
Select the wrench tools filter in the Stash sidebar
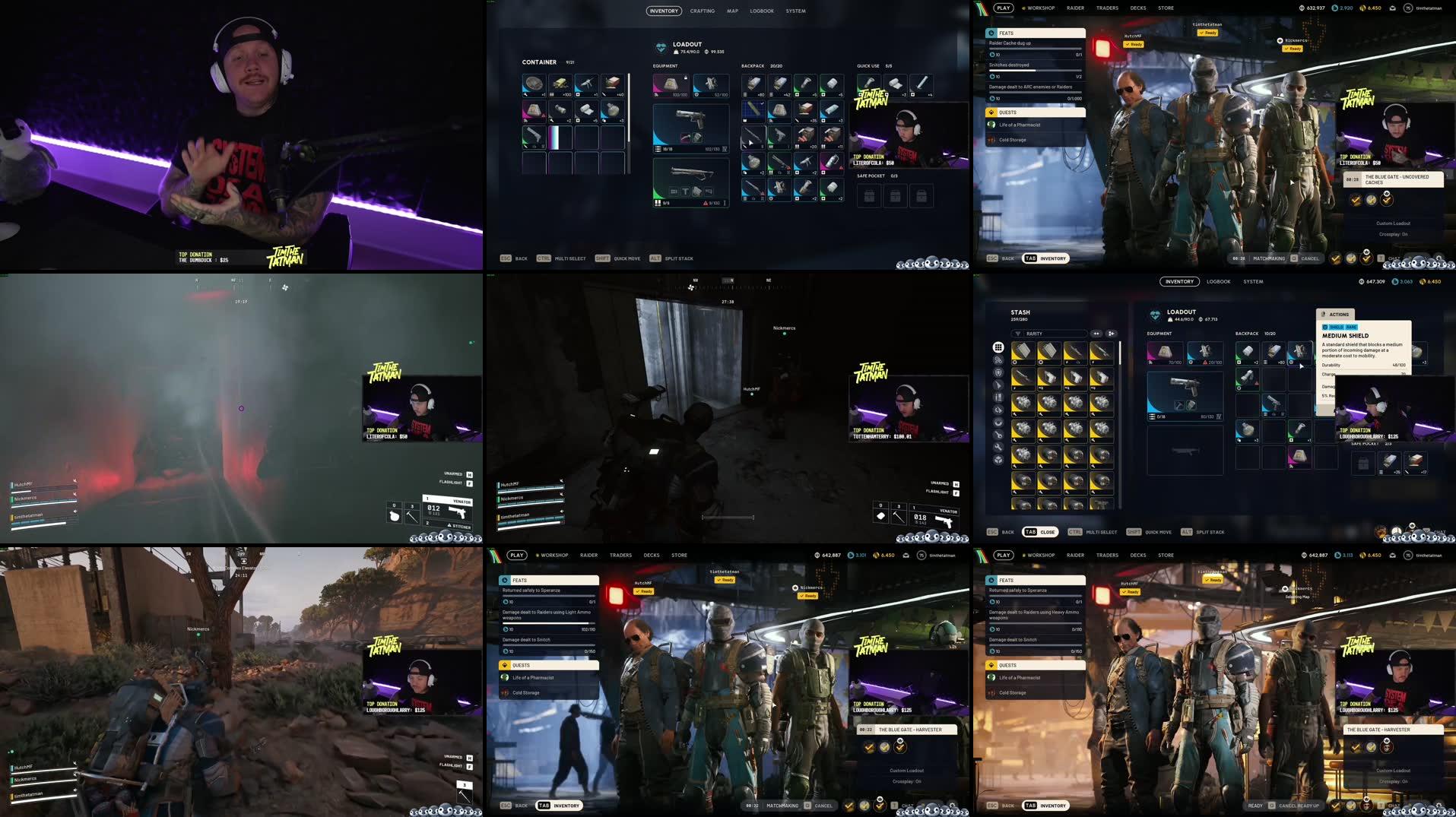point(998,447)
